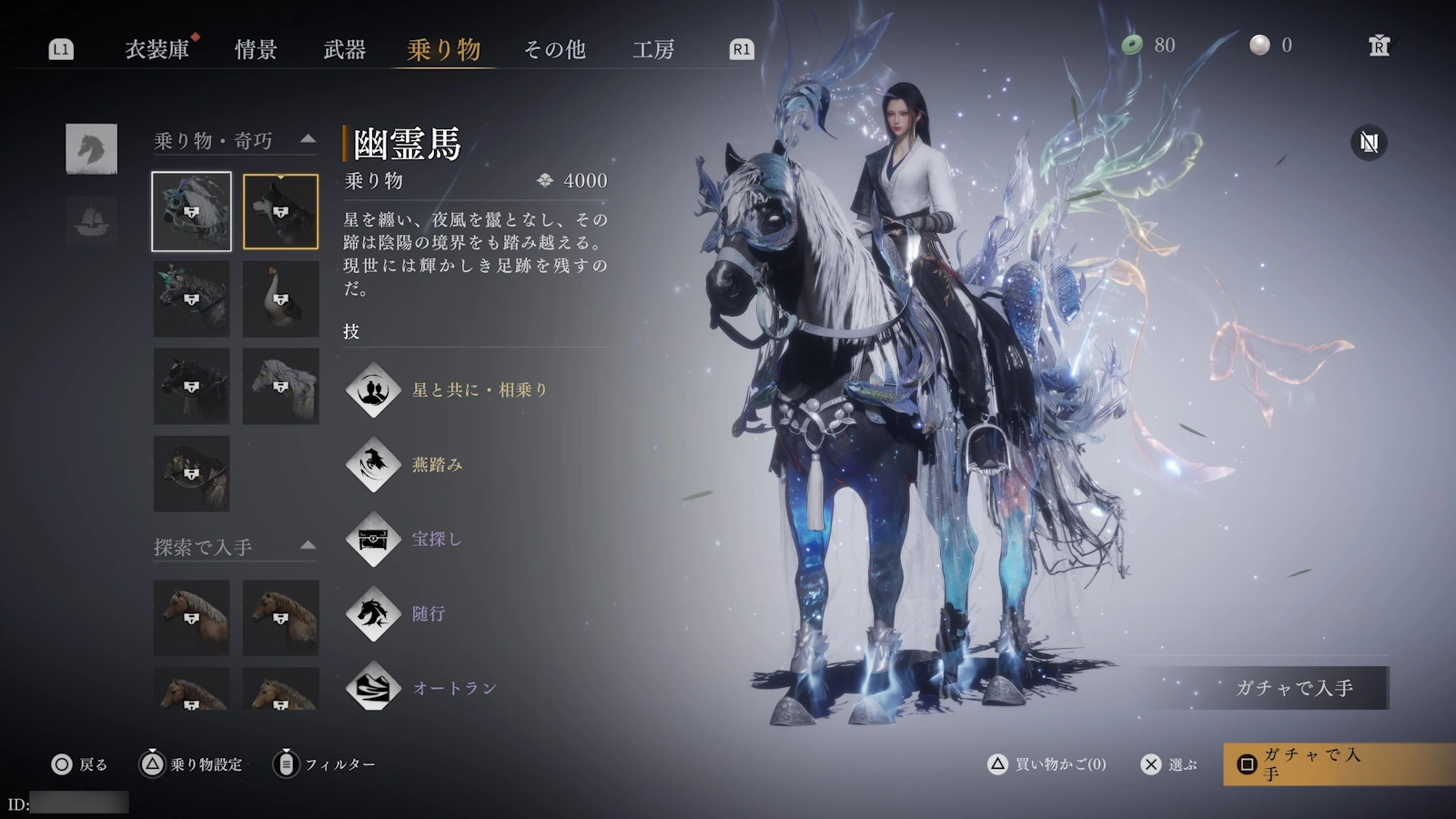Screen dimensions: 1456x819
Task: Click the 燕踏み skill icon
Action: 373,465
